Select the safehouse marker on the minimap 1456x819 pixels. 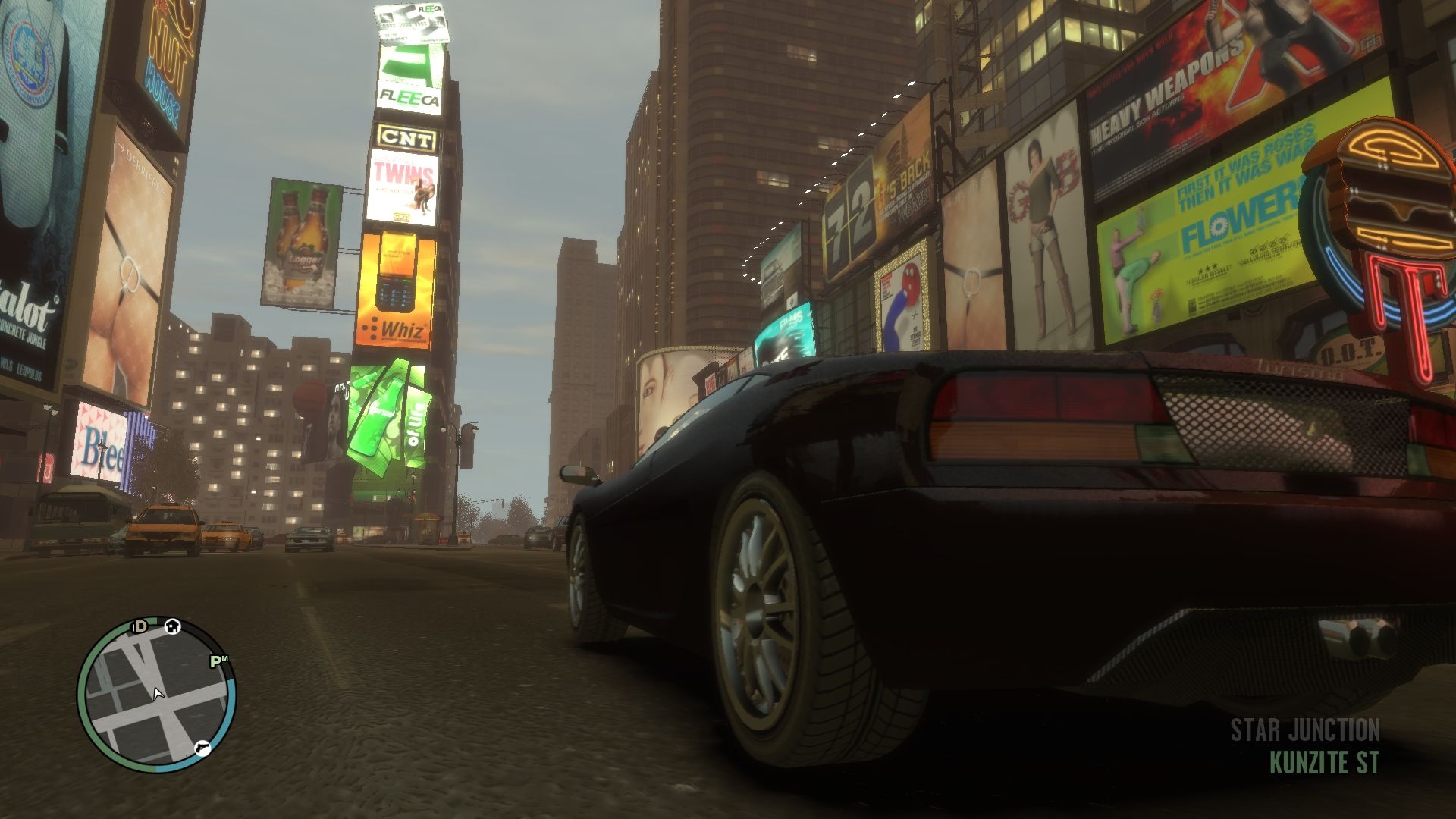[173, 626]
